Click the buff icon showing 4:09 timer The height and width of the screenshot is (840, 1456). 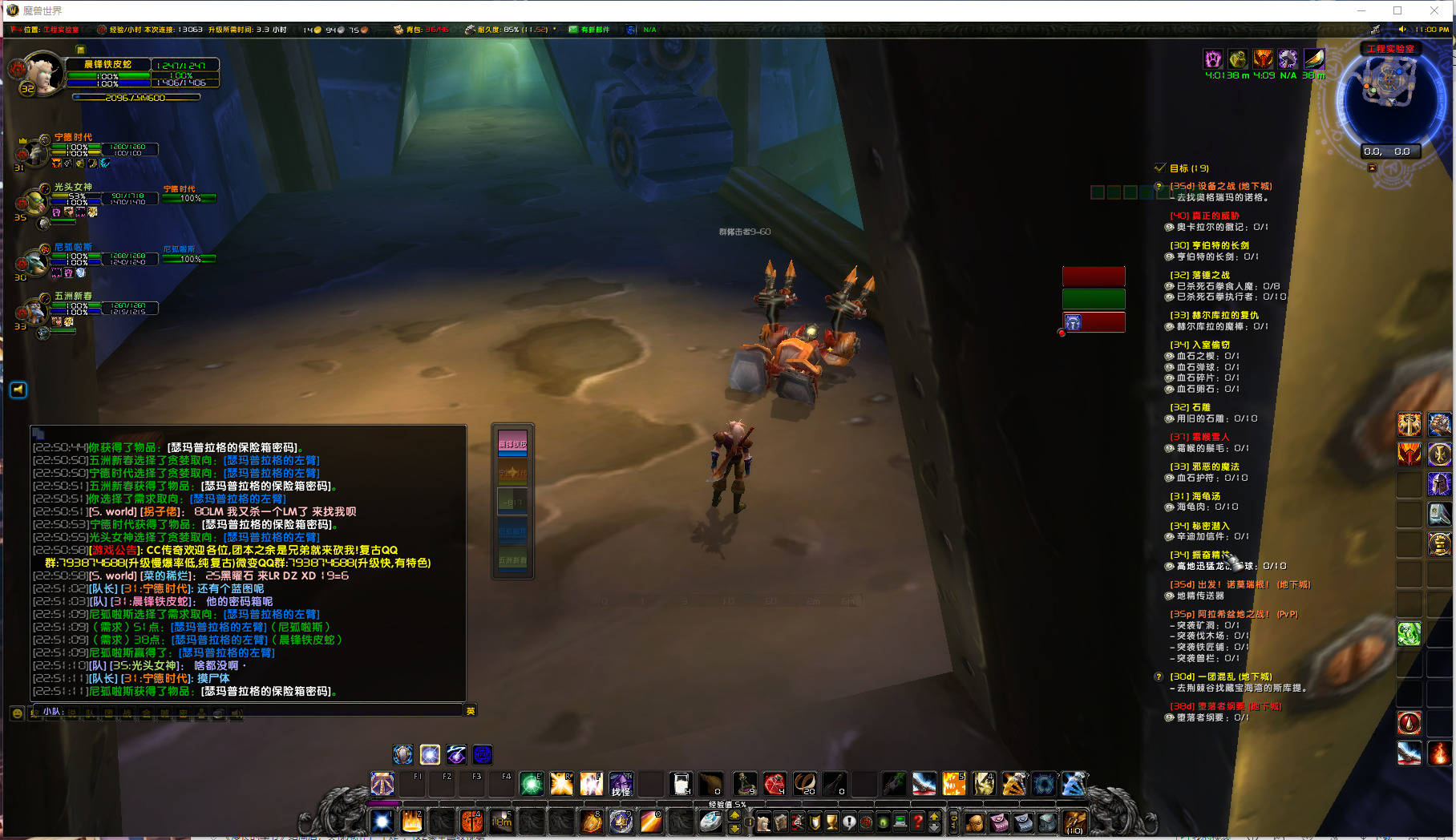pos(1264,59)
